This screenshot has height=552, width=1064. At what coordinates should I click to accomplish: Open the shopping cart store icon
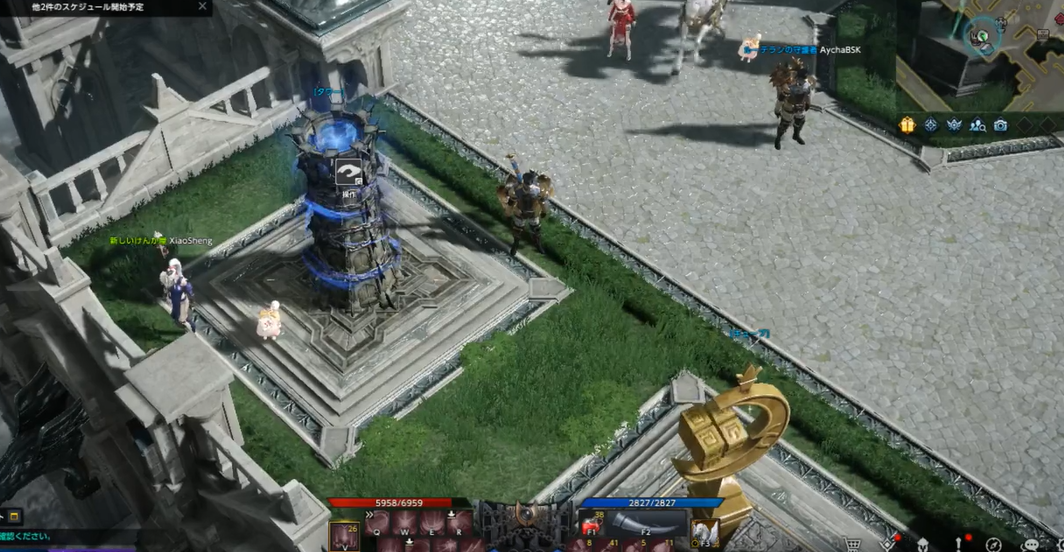[x=855, y=544]
